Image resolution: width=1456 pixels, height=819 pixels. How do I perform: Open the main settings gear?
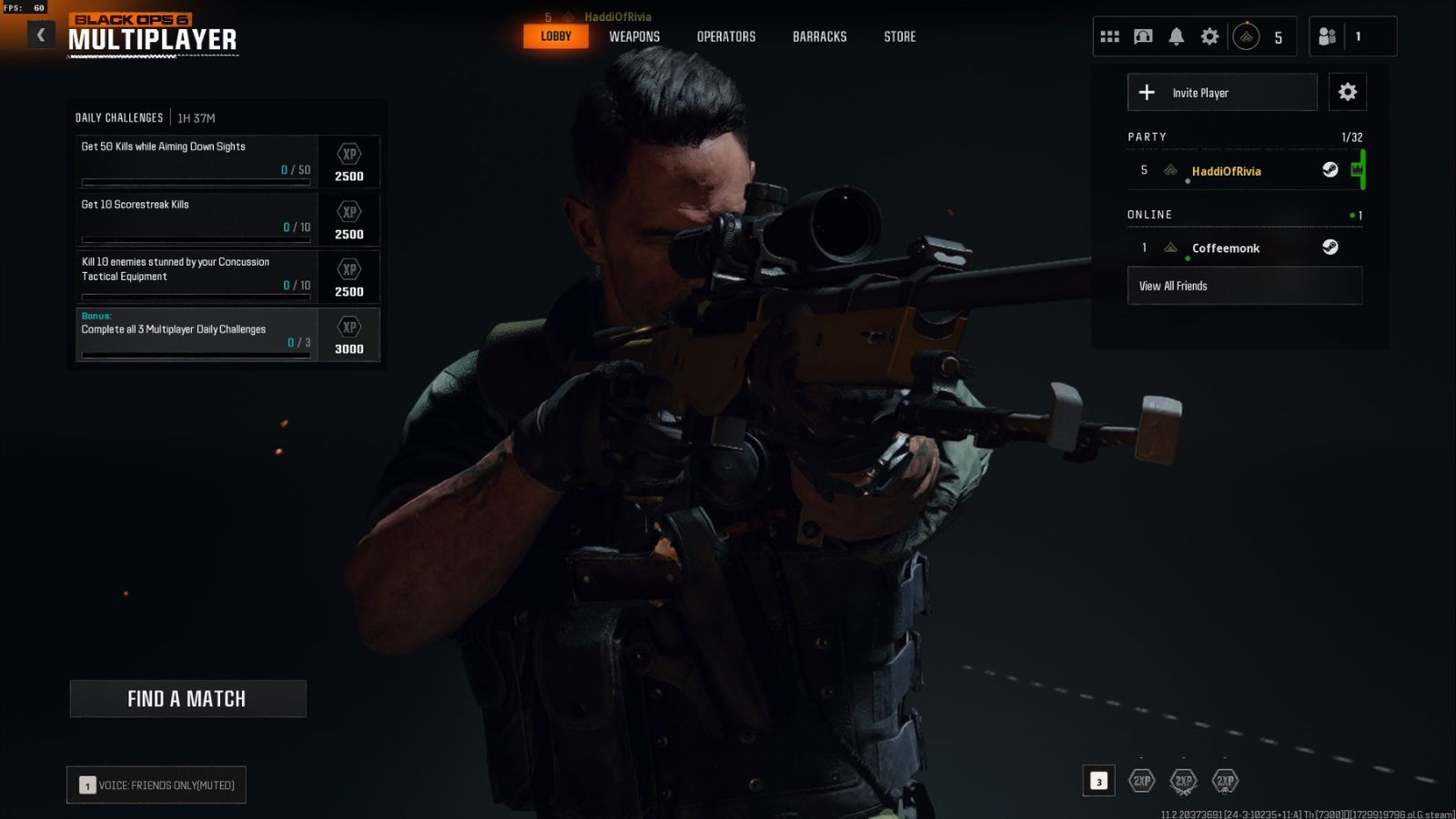[1209, 35]
